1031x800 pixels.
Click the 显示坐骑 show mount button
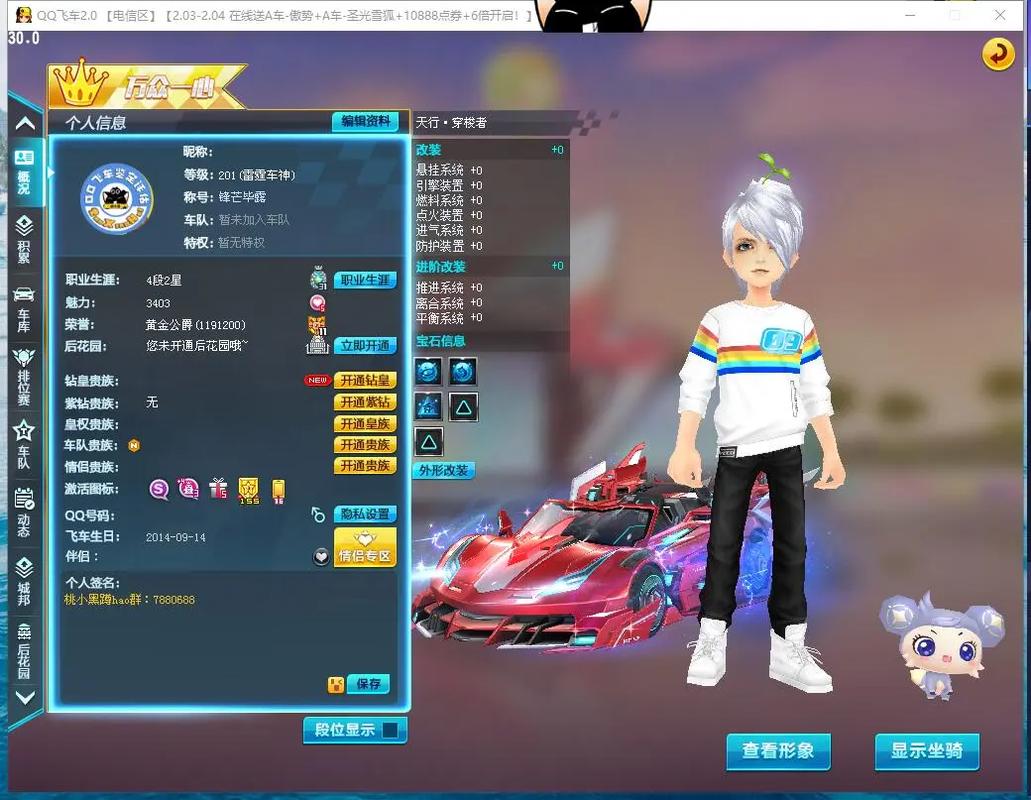click(x=927, y=751)
